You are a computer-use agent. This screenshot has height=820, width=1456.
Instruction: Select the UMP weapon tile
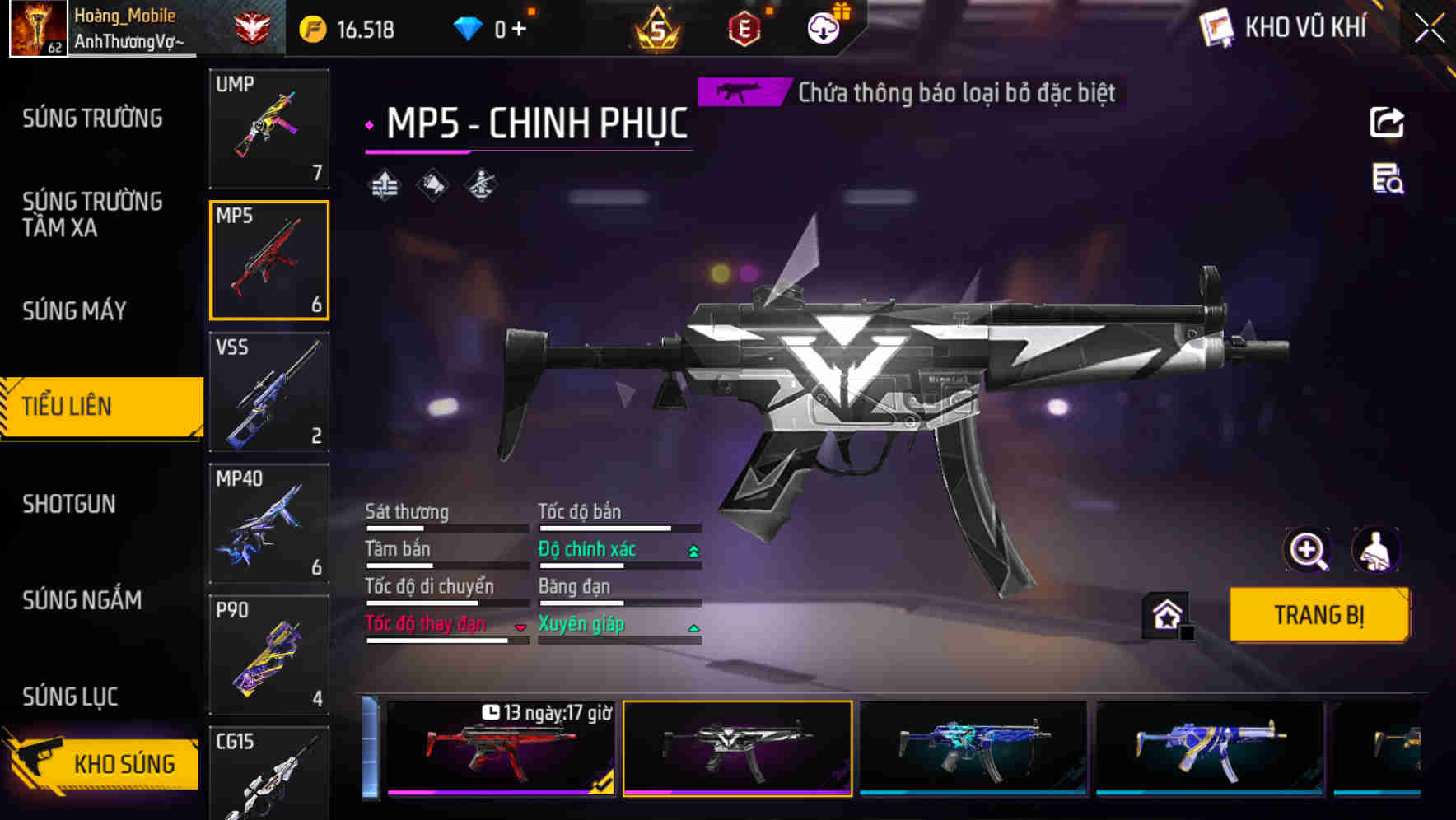click(x=269, y=128)
